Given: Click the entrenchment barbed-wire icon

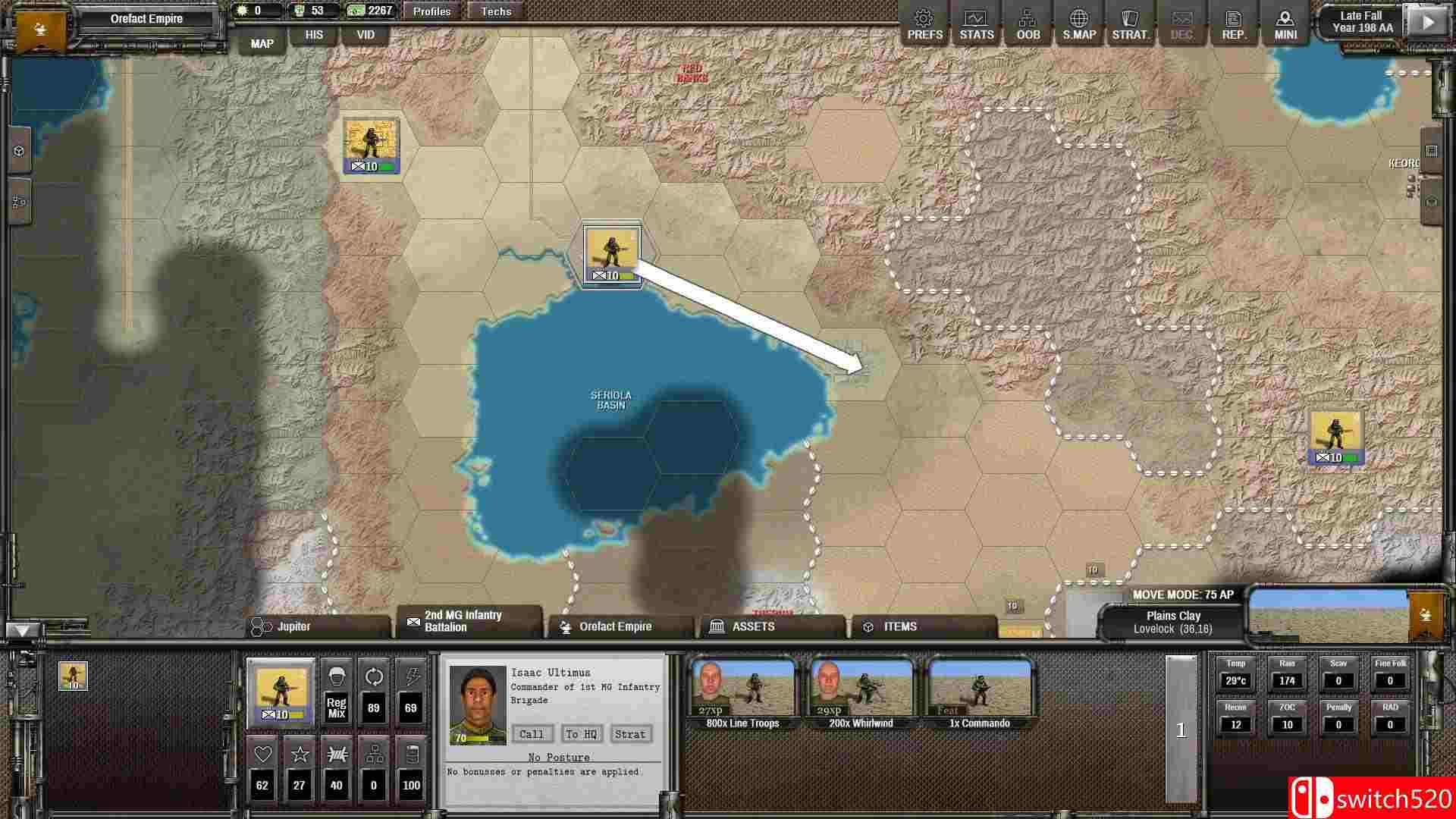Looking at the screenshot, I should [336, 755].
